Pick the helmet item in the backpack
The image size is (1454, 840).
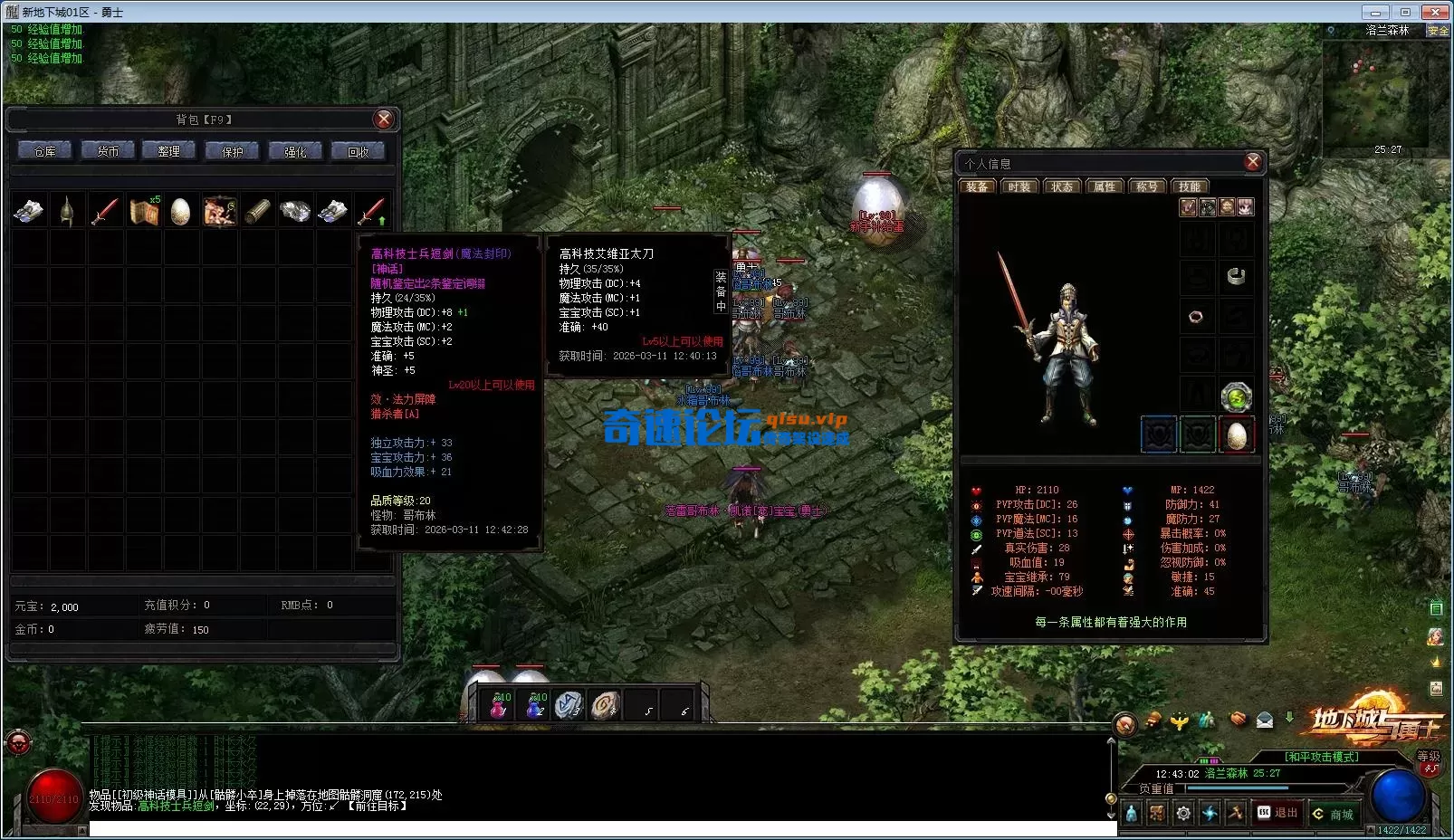coord(67,211)
